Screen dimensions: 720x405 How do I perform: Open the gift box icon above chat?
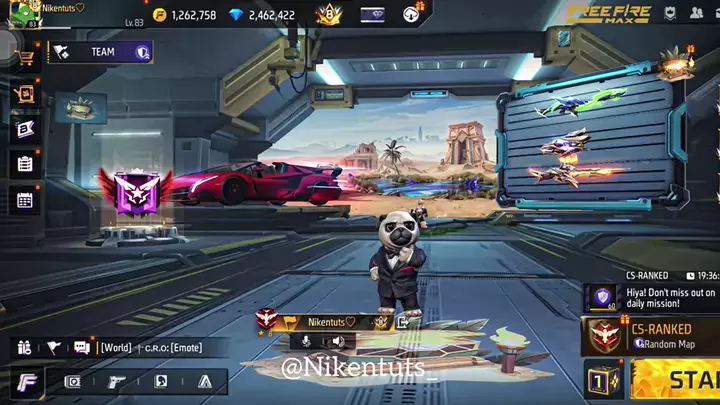pyautogui.click(x=25, y=348)
